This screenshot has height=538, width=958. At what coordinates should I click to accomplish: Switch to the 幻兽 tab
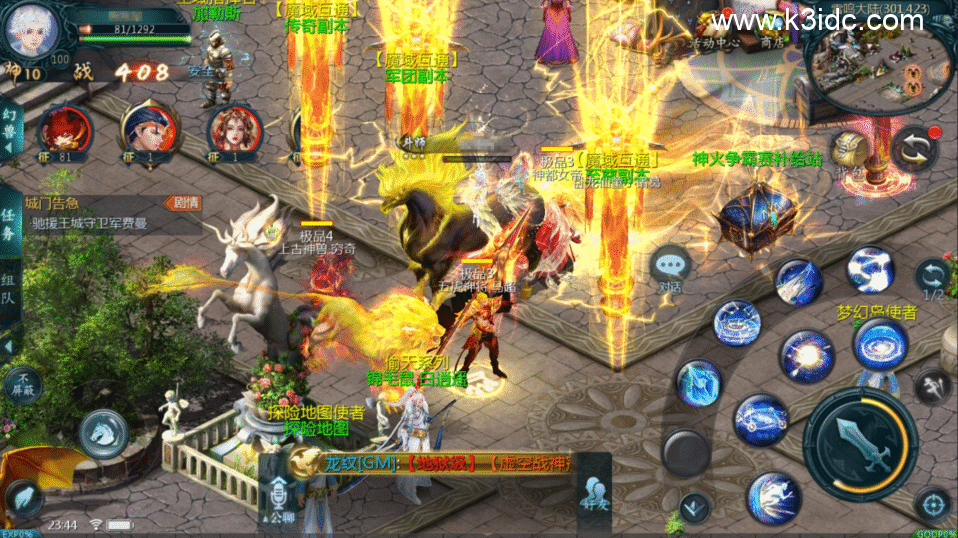coord(10,130)
